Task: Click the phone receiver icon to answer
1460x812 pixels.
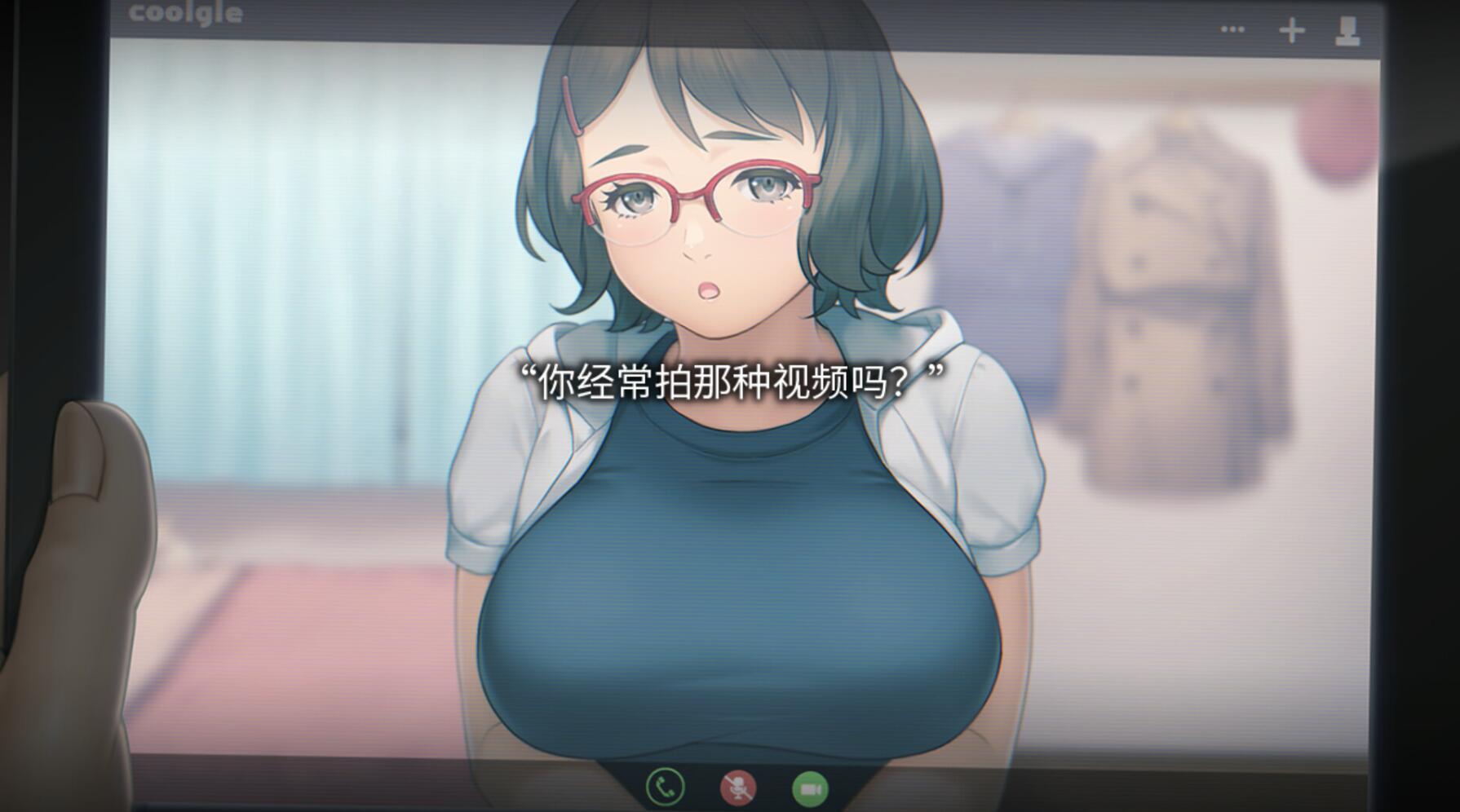Action: point(665,788)
